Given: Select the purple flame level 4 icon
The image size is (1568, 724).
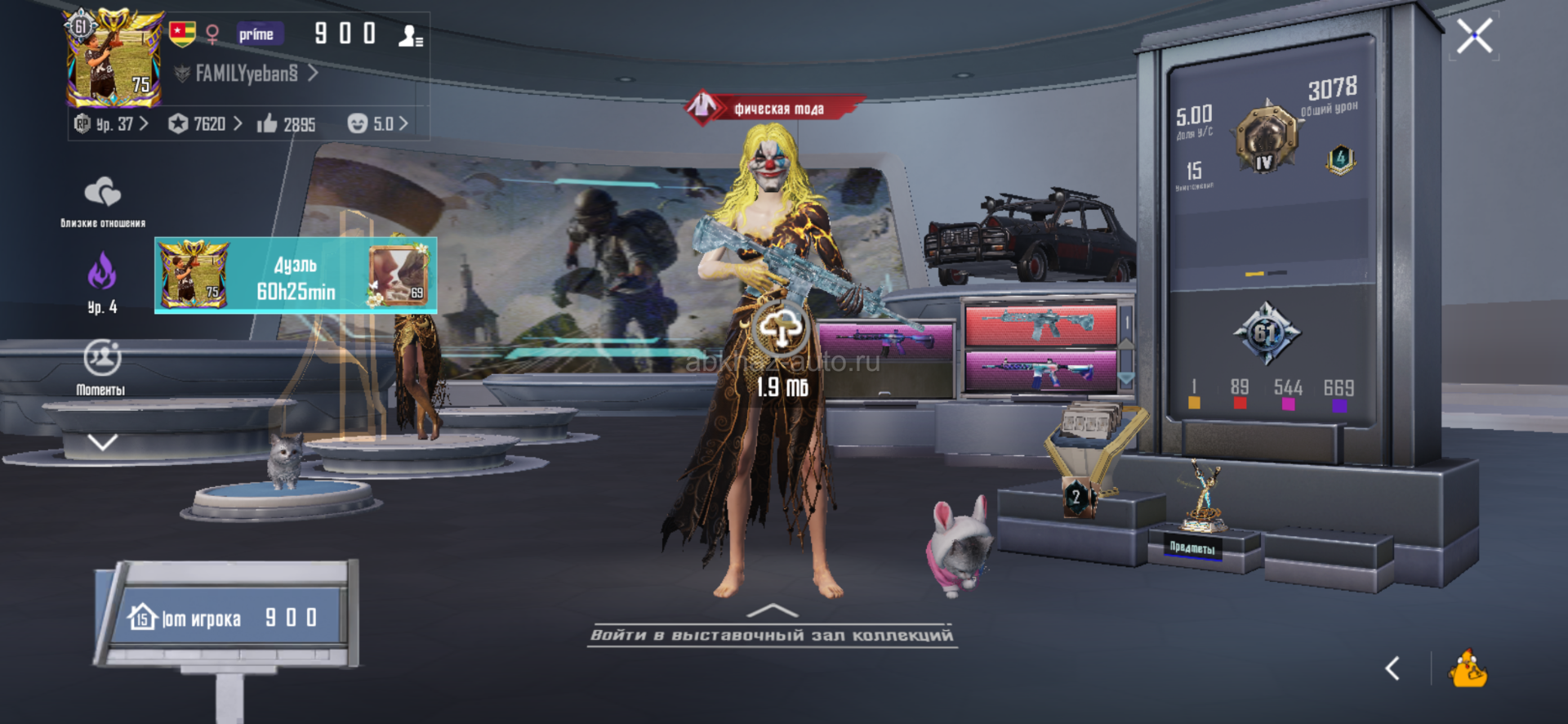Looking at the screenshot, I should pos(102,271).
